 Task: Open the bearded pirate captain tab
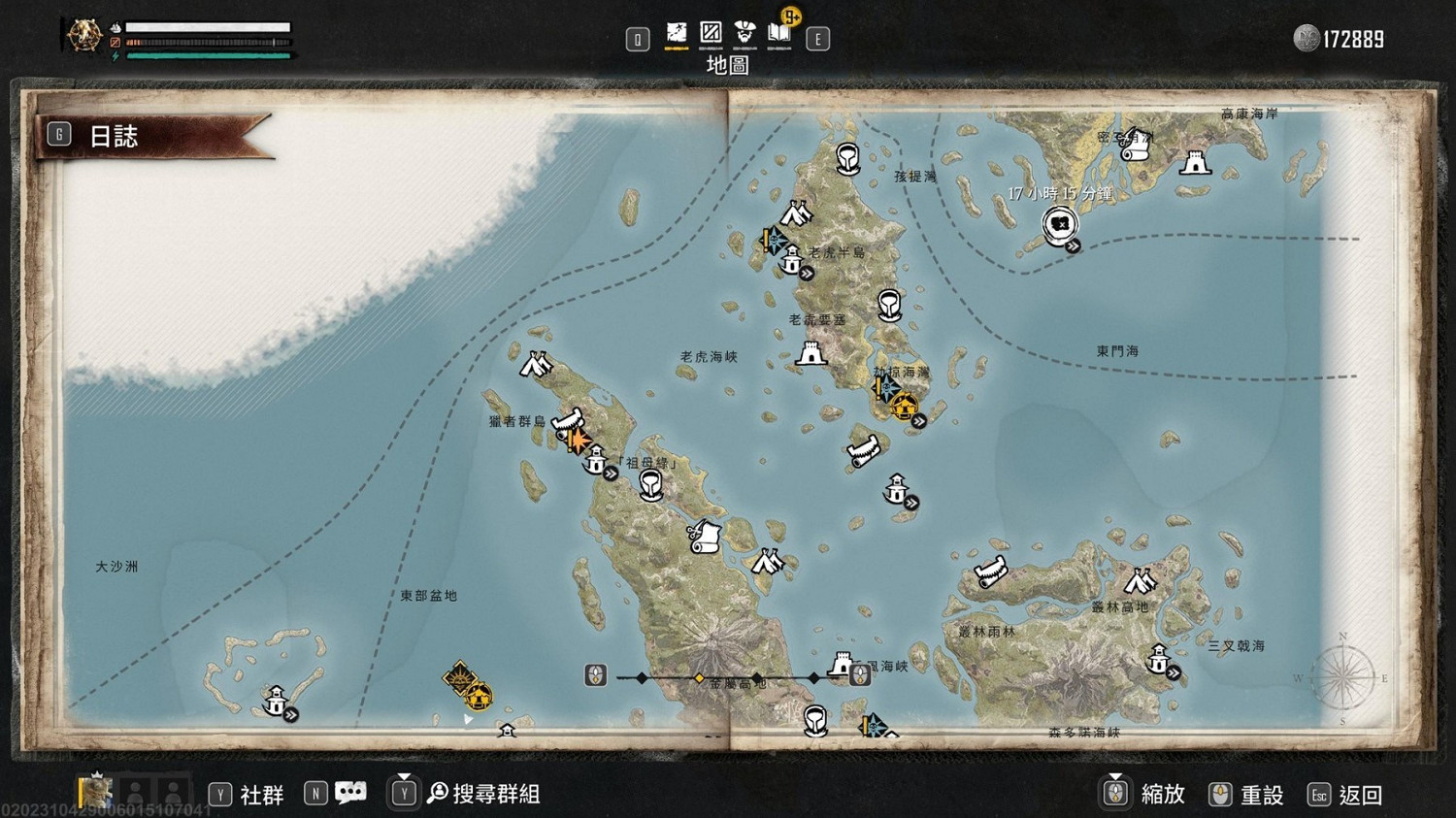pos(745,34)
